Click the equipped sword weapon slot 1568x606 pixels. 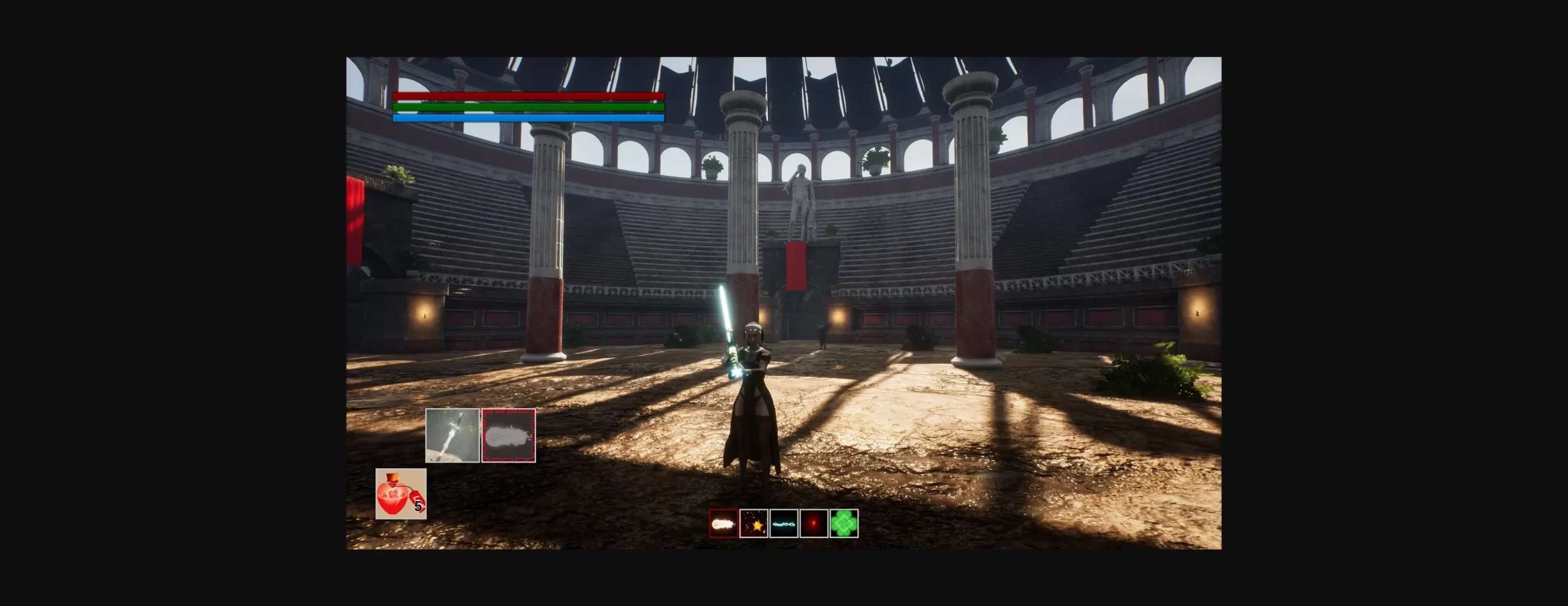click(452, 435)
